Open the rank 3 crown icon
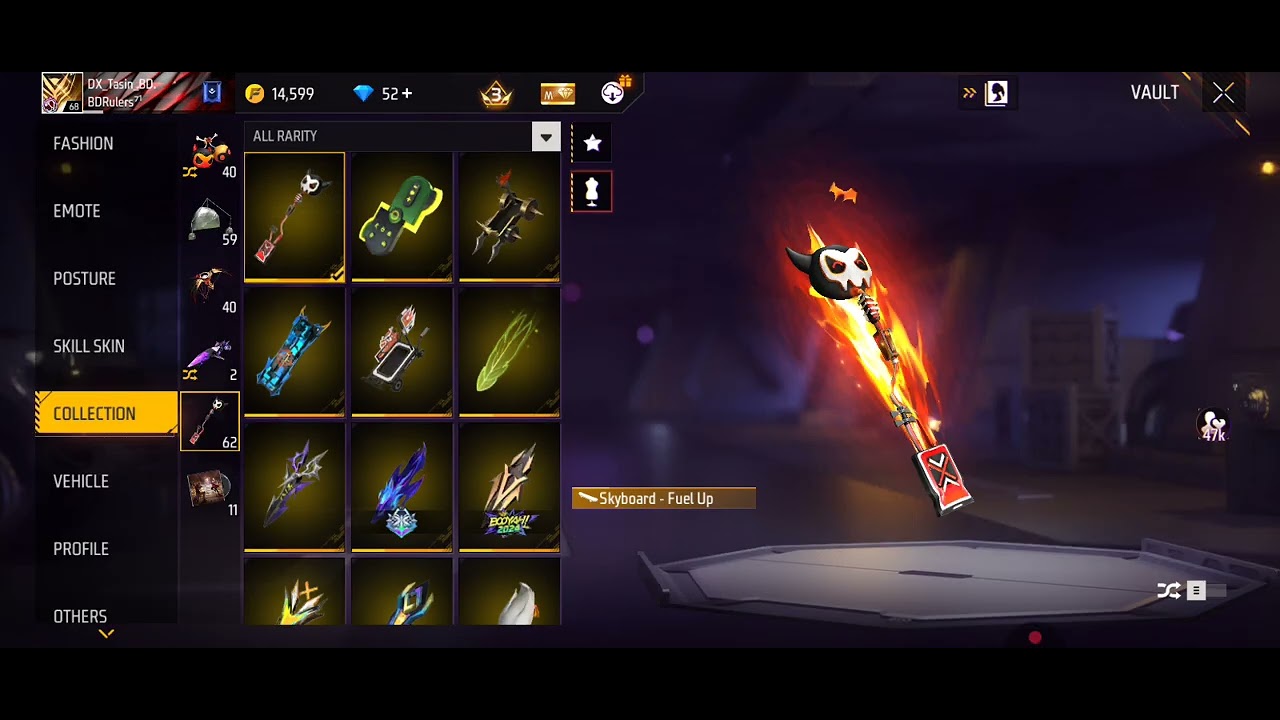This screenshot has width=1280, height=720. tap(496, 94)
